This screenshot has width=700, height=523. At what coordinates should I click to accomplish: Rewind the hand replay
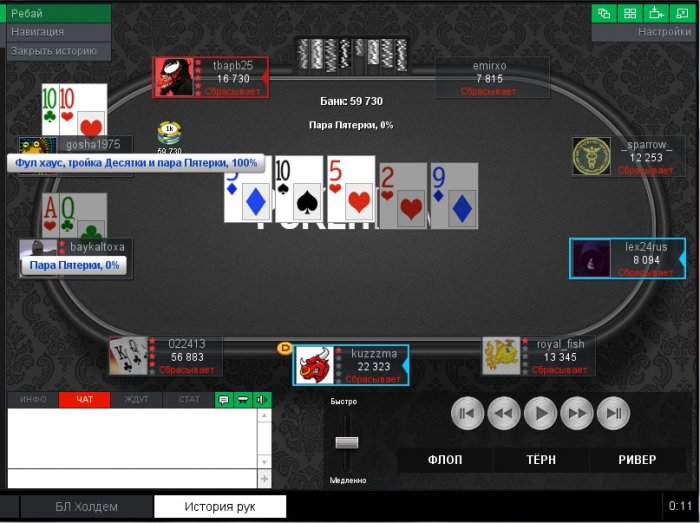(504, 413)
